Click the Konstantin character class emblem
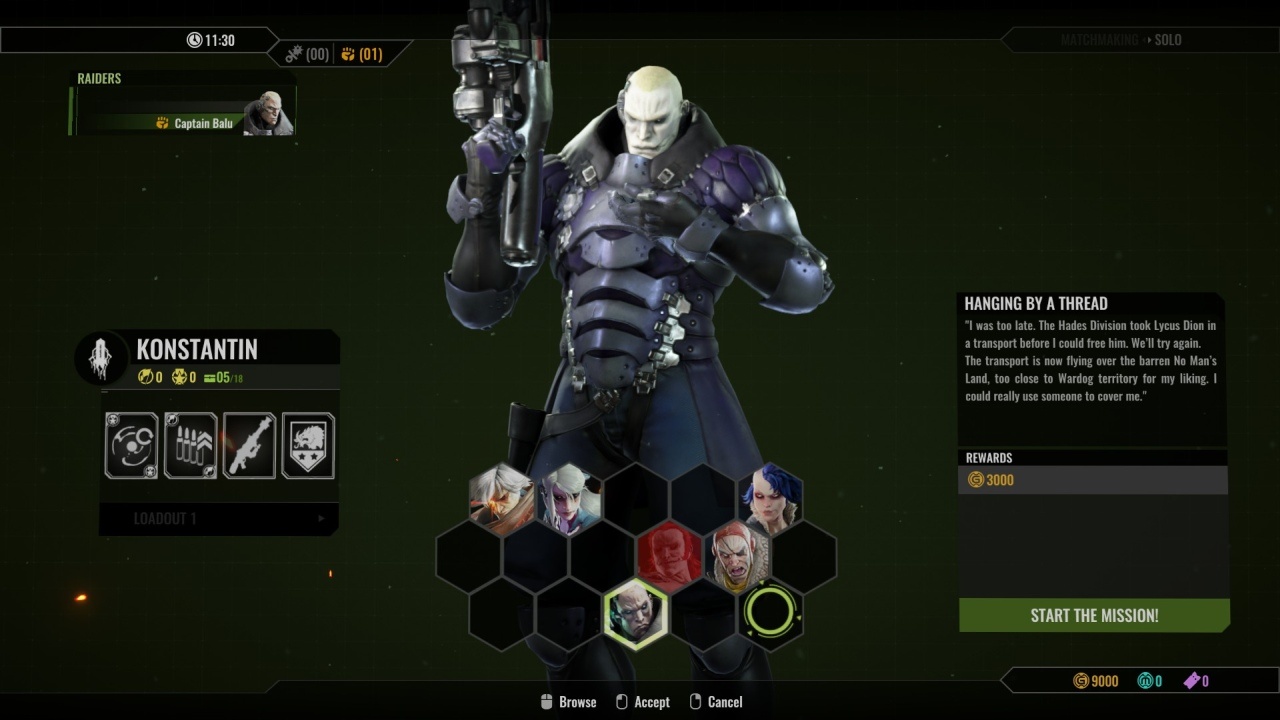 pyautogui.click(x=101, y=358)
